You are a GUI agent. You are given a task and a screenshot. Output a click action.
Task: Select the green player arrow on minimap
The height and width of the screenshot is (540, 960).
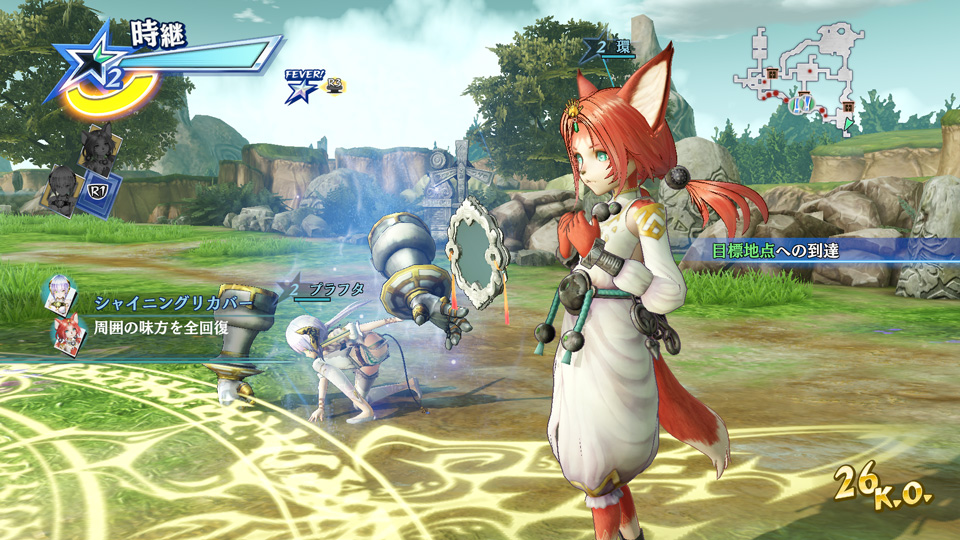(850, 124)
